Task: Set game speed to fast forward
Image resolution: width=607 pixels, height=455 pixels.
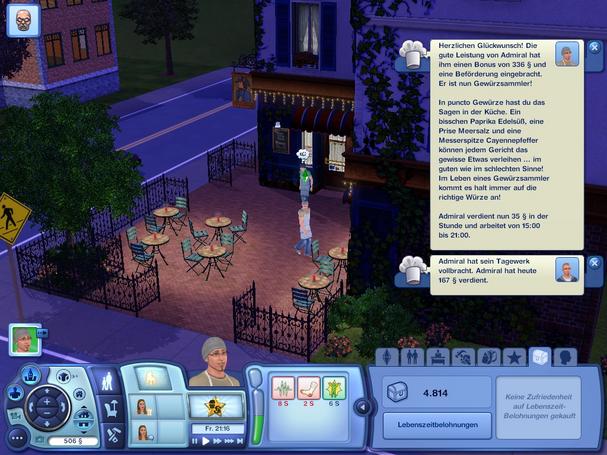Action: coord(218,441)
